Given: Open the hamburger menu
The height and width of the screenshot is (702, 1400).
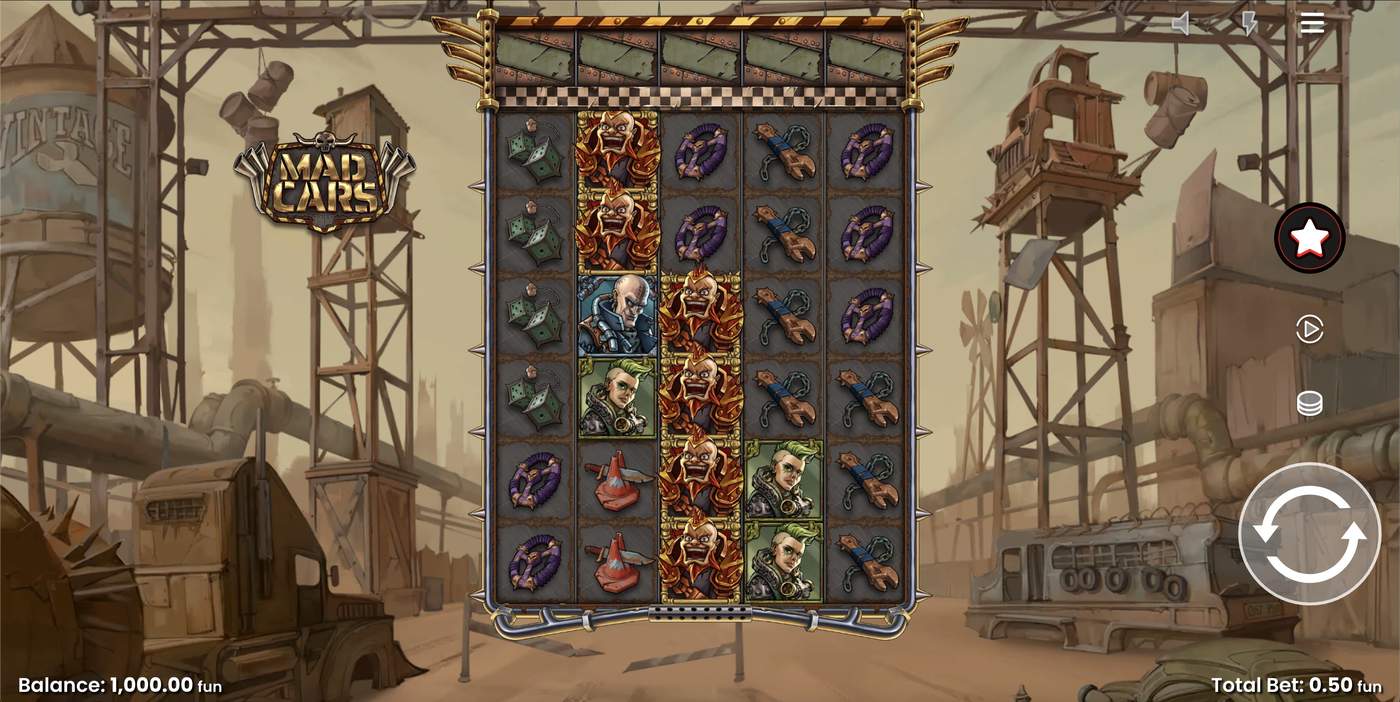Looking at the screenshot, I should point(1312,23).
